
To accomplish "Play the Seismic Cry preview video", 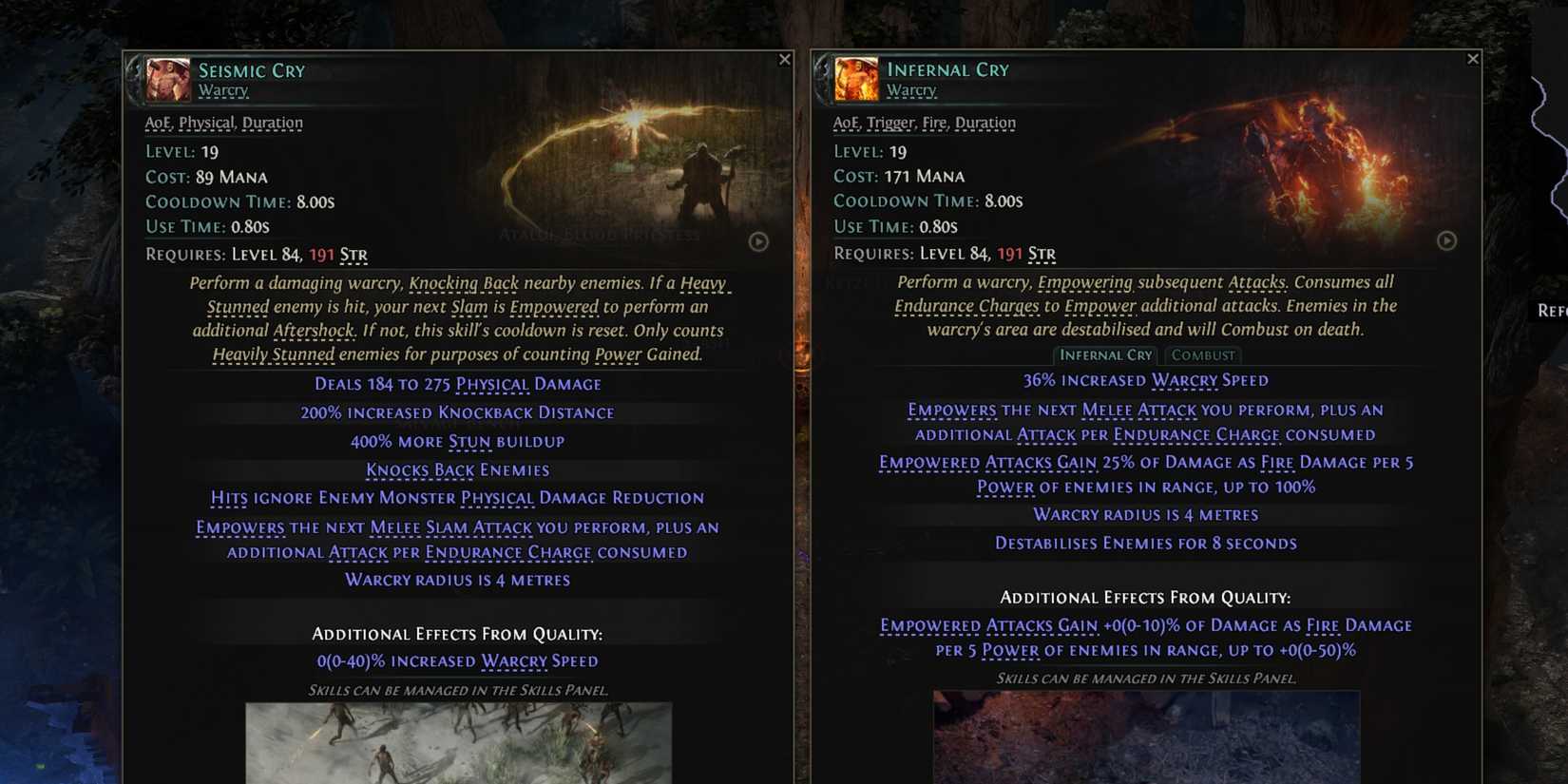I will [x=757, y=242].
